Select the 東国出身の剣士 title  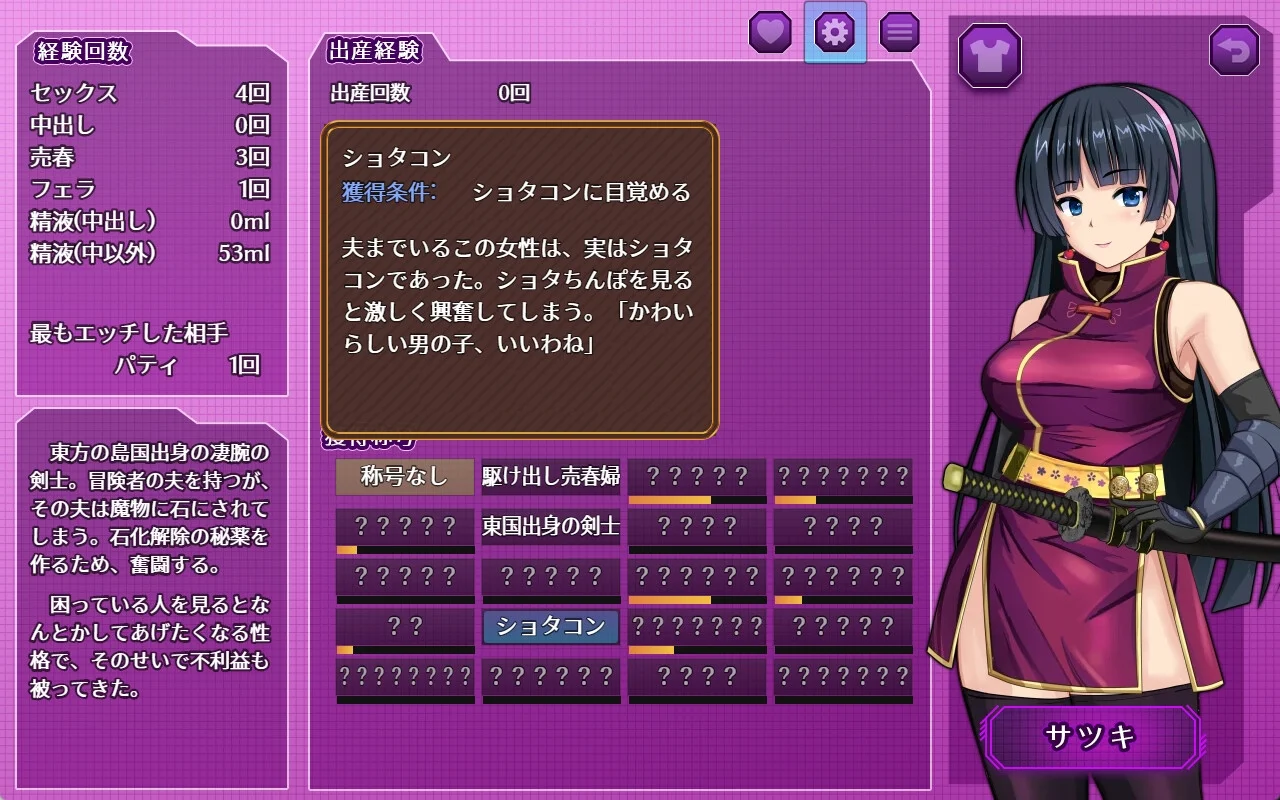551,526
